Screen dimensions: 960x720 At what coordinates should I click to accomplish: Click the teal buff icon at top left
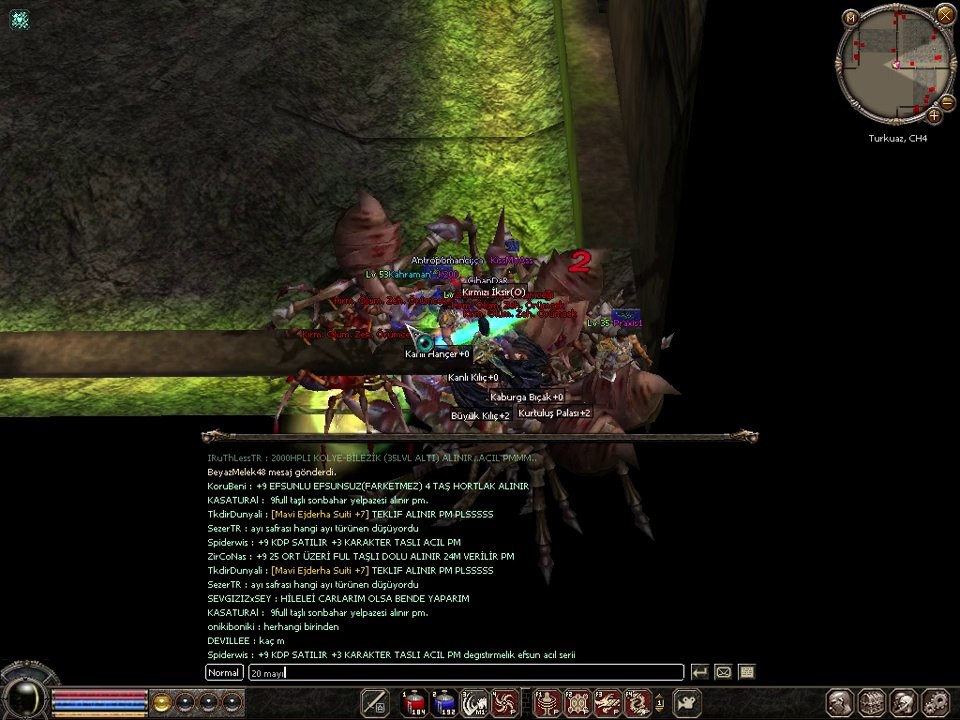point(20,19)
